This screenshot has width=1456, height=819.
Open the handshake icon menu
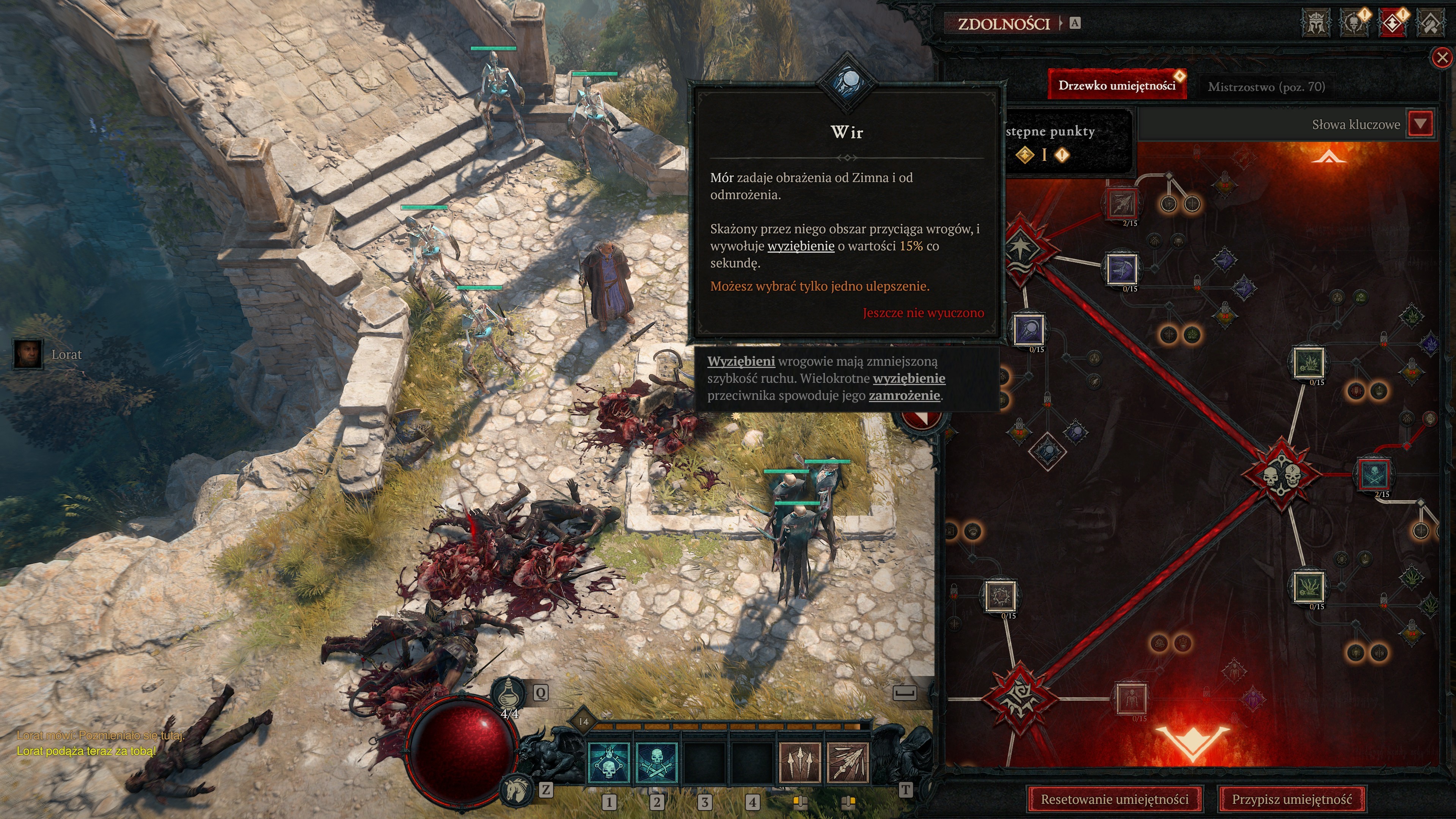(x=1431, y=23)
